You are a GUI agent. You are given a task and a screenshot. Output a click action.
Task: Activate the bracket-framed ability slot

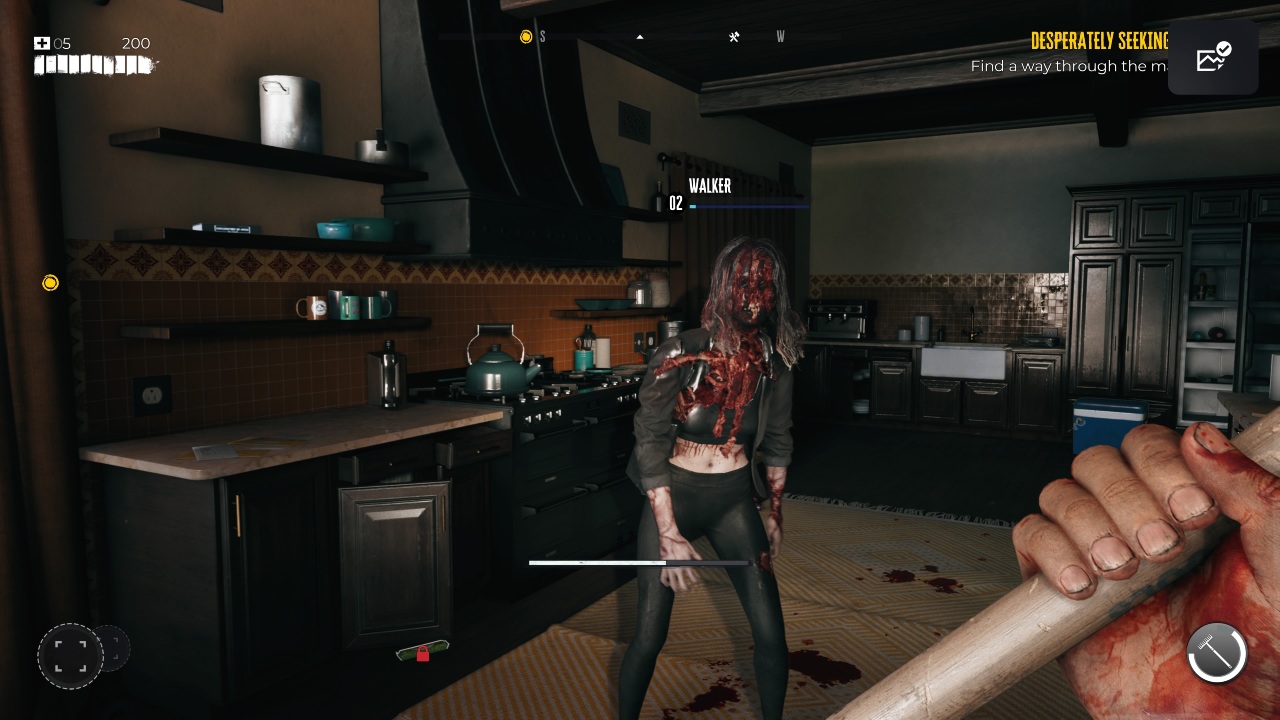tap(70, 656)
